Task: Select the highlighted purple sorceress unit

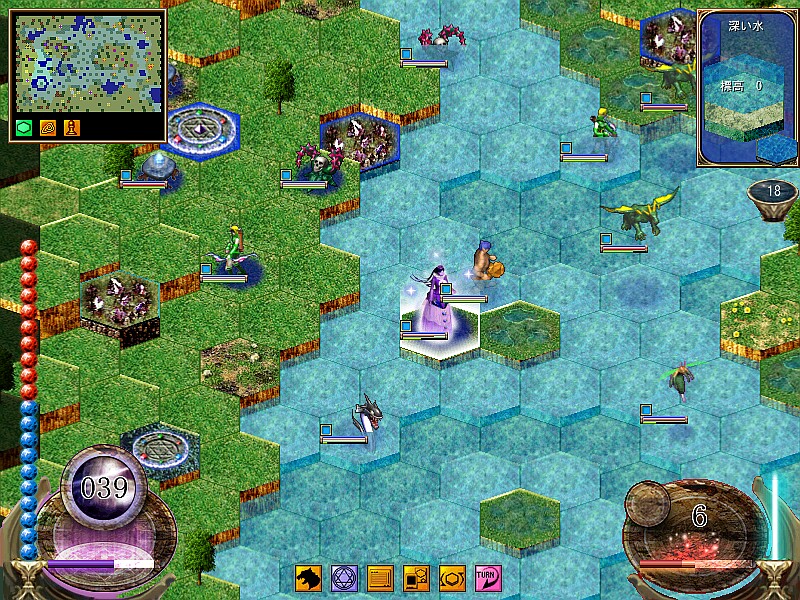Action: [x=432, y=300]
